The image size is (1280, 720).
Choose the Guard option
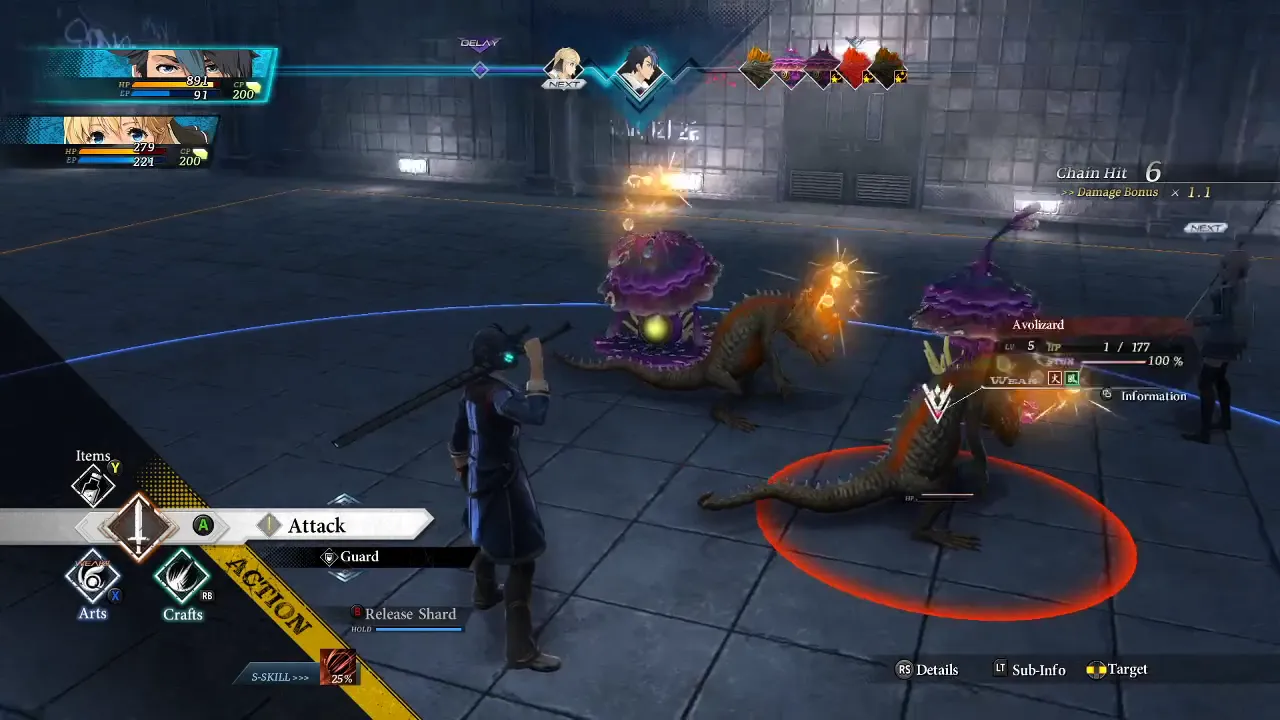pos(359,557)
